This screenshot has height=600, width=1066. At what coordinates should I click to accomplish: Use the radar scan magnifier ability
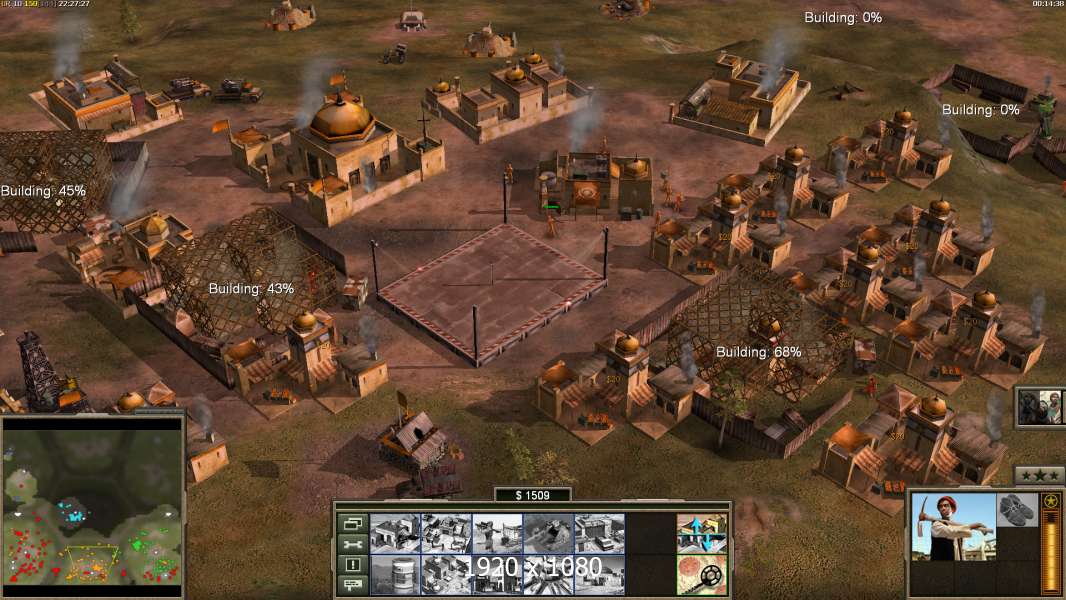pos(702,574)
